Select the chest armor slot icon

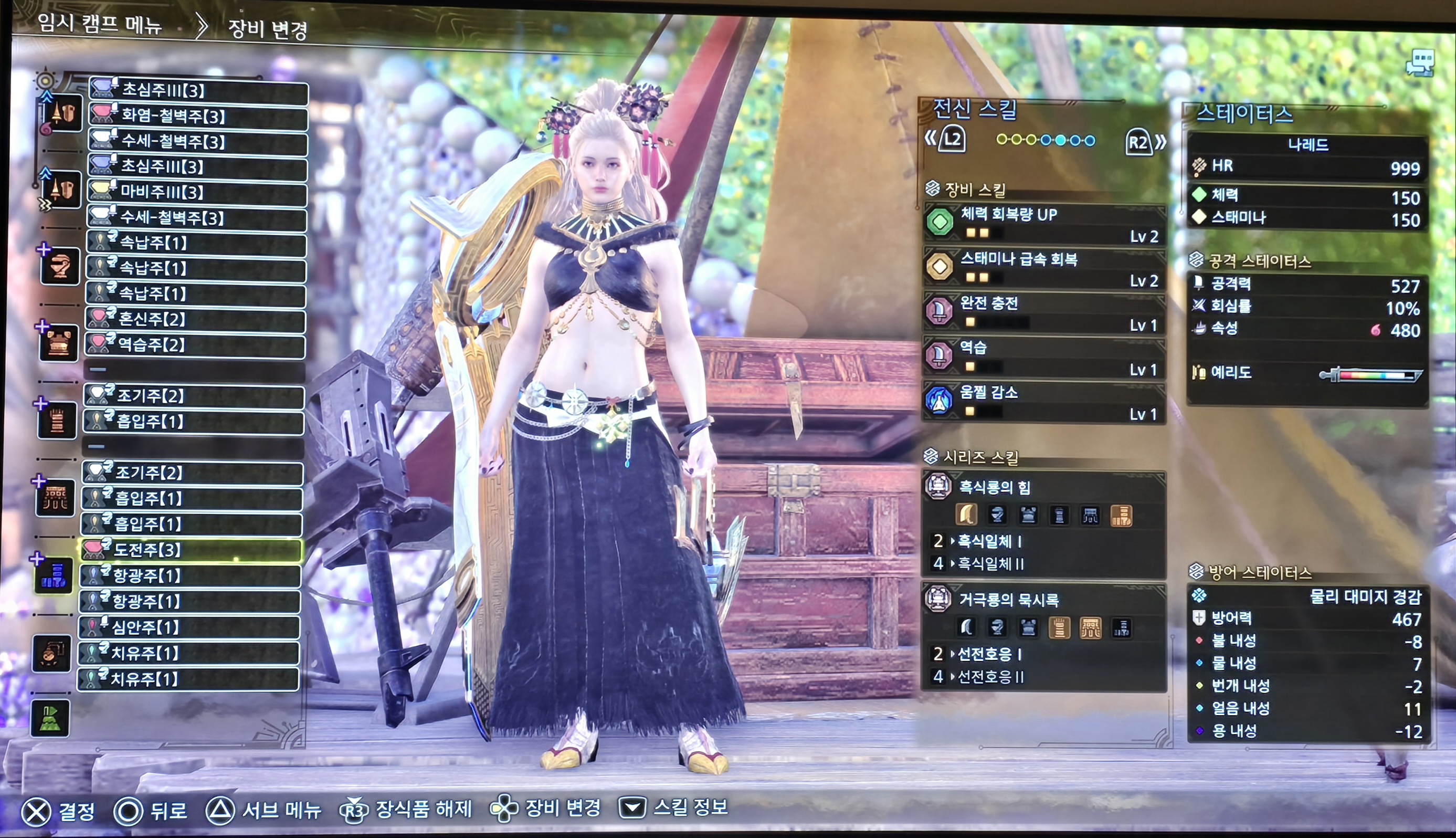[59, 343]
